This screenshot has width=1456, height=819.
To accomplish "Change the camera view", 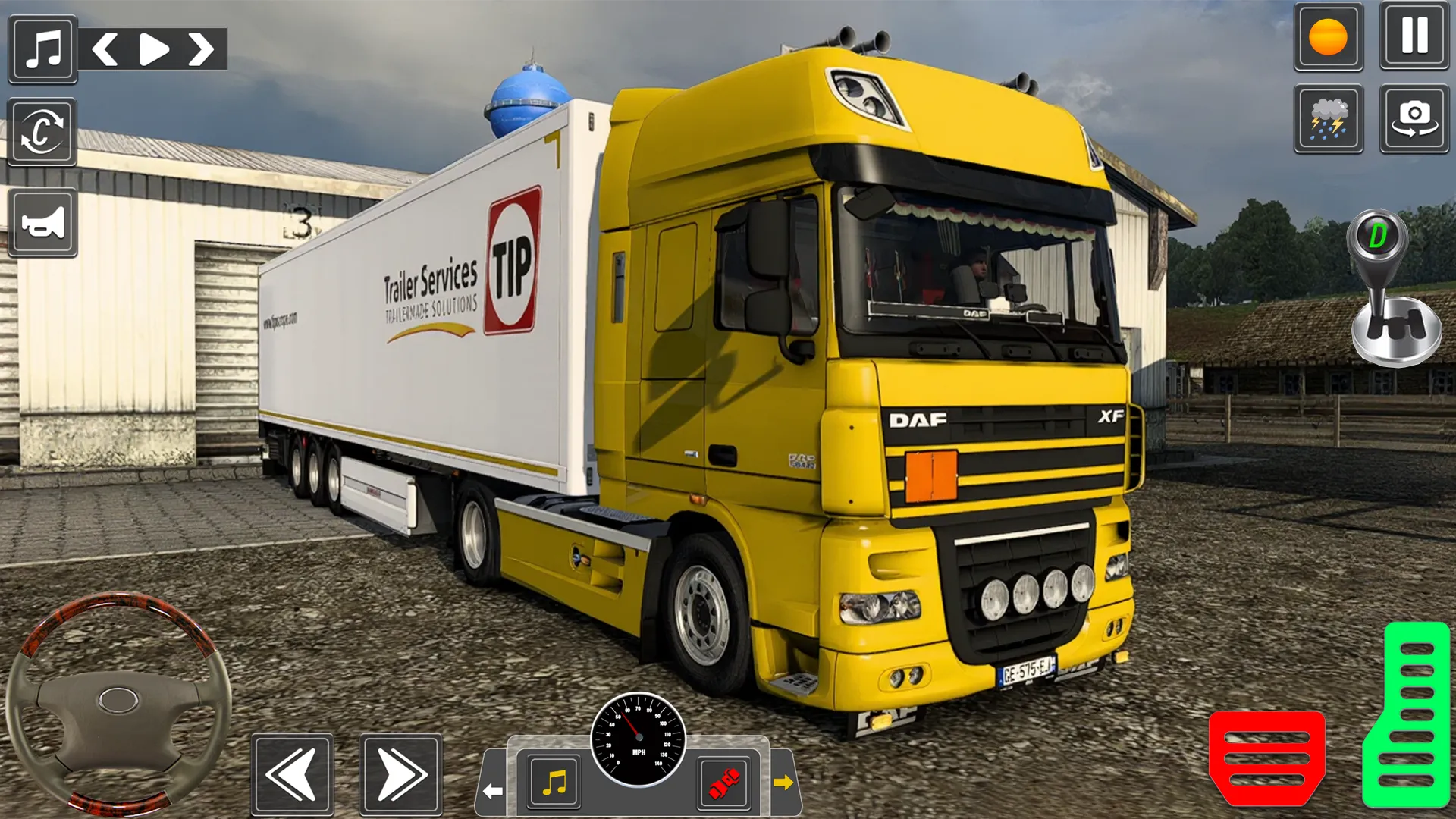I will tap(1414, 119).
